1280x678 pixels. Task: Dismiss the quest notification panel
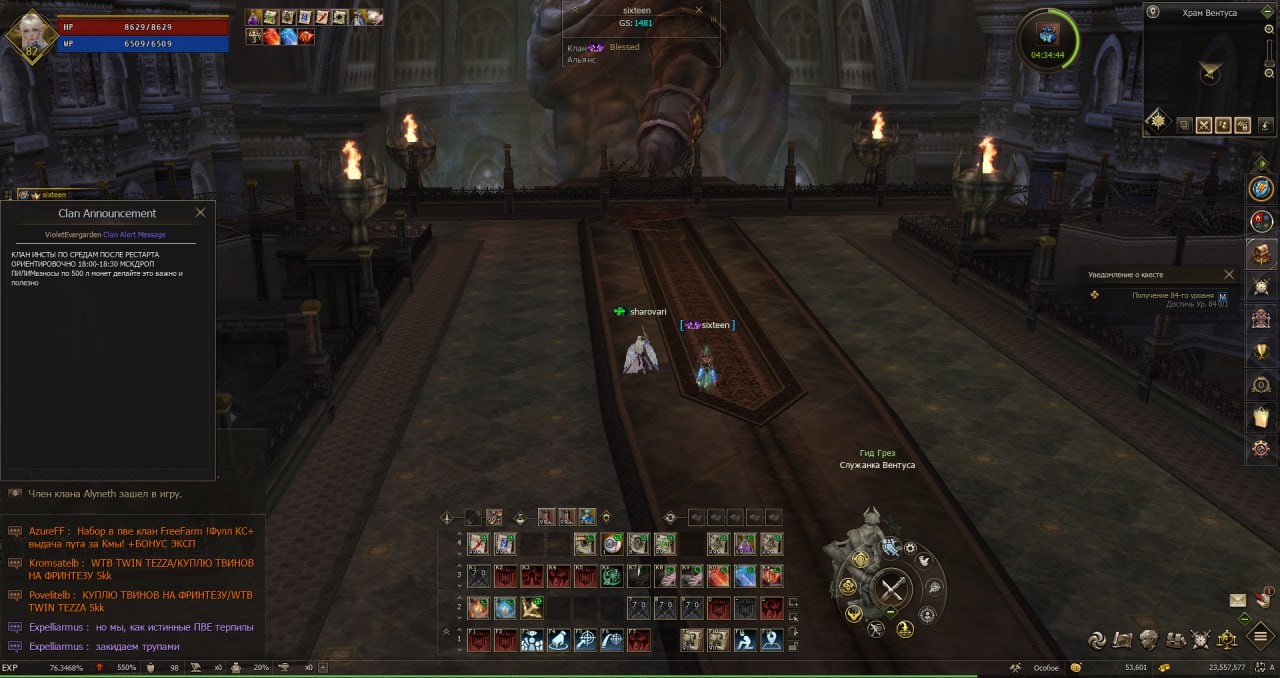[x=1229, y=274]
